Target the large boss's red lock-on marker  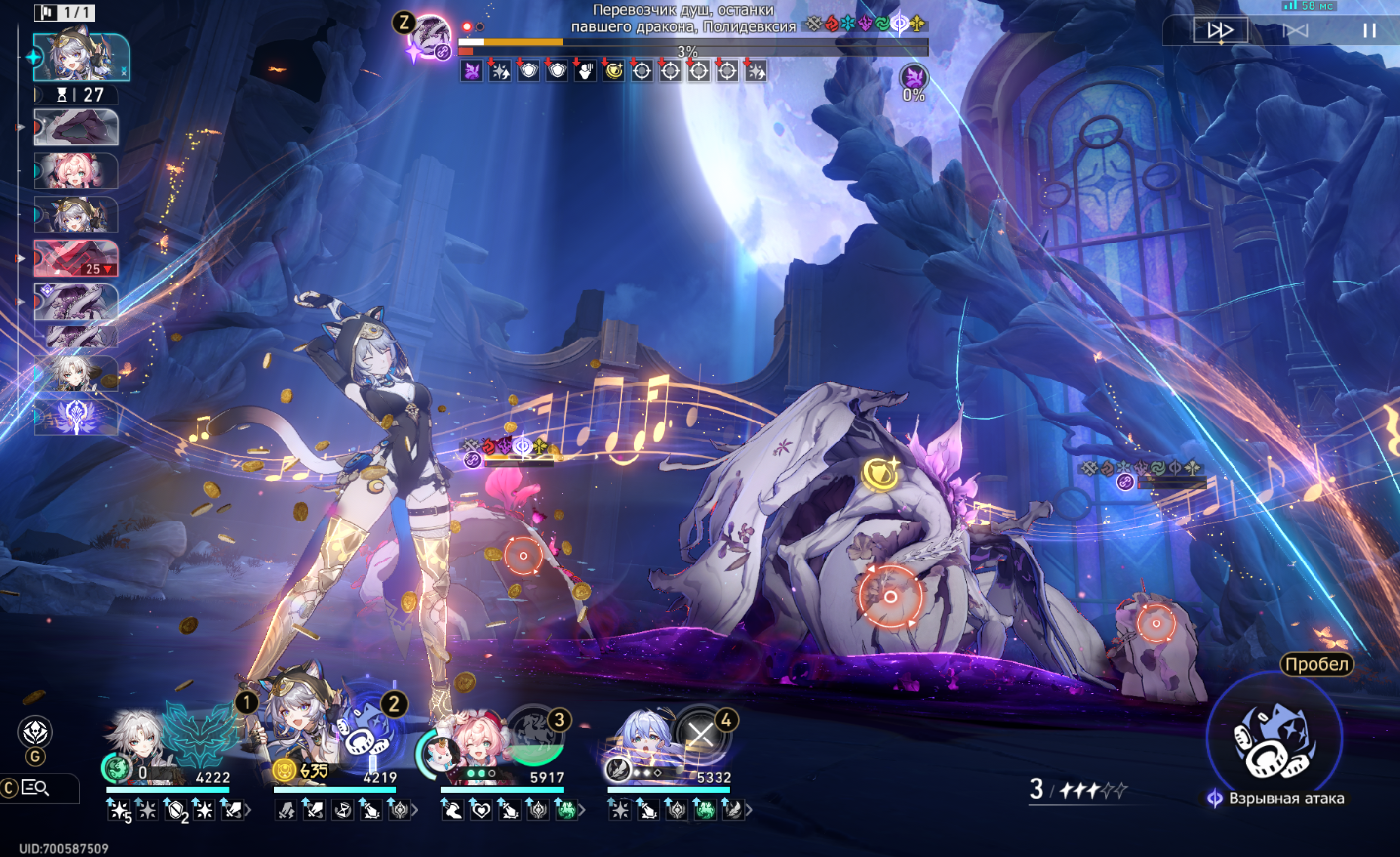[x=890, y=597]
